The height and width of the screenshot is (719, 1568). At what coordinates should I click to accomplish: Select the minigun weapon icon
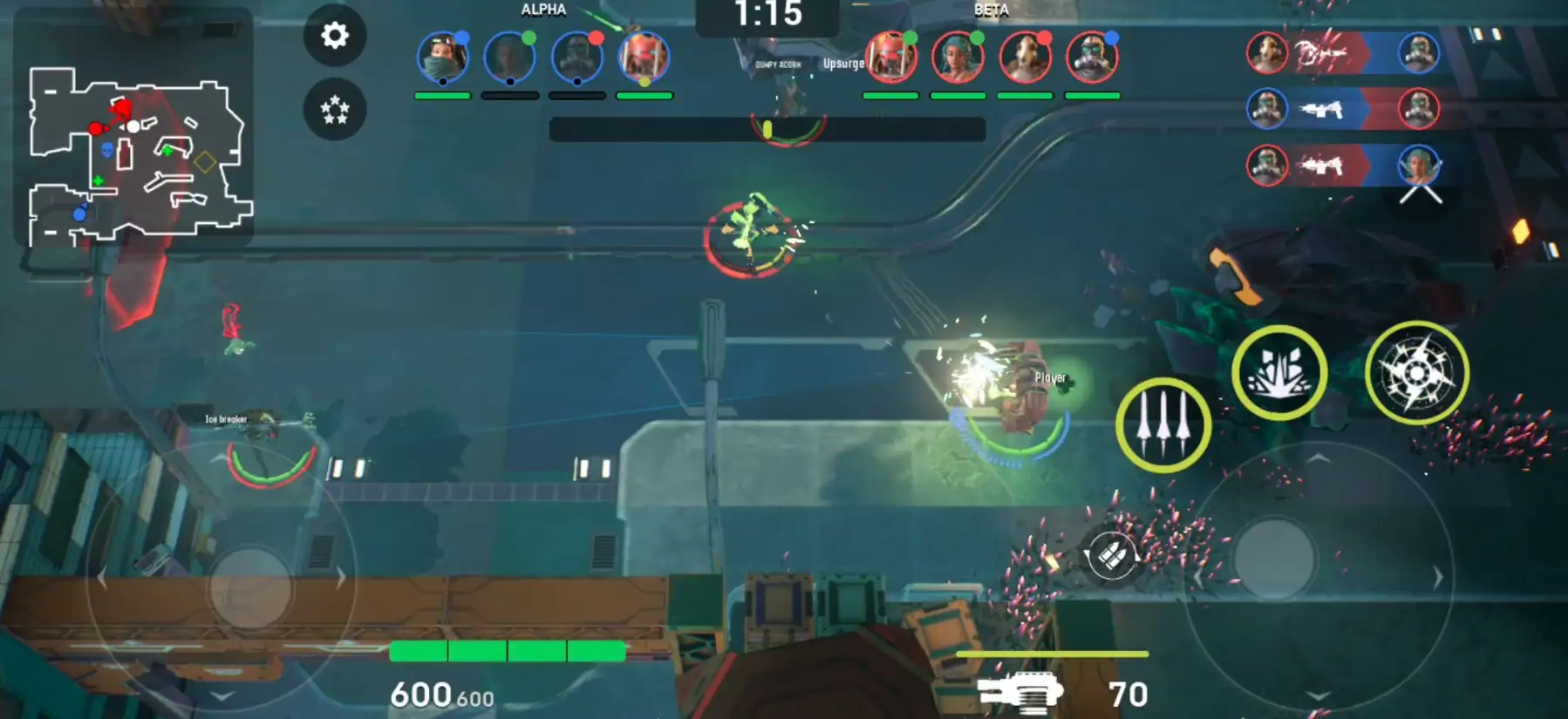coord(1020,694)
